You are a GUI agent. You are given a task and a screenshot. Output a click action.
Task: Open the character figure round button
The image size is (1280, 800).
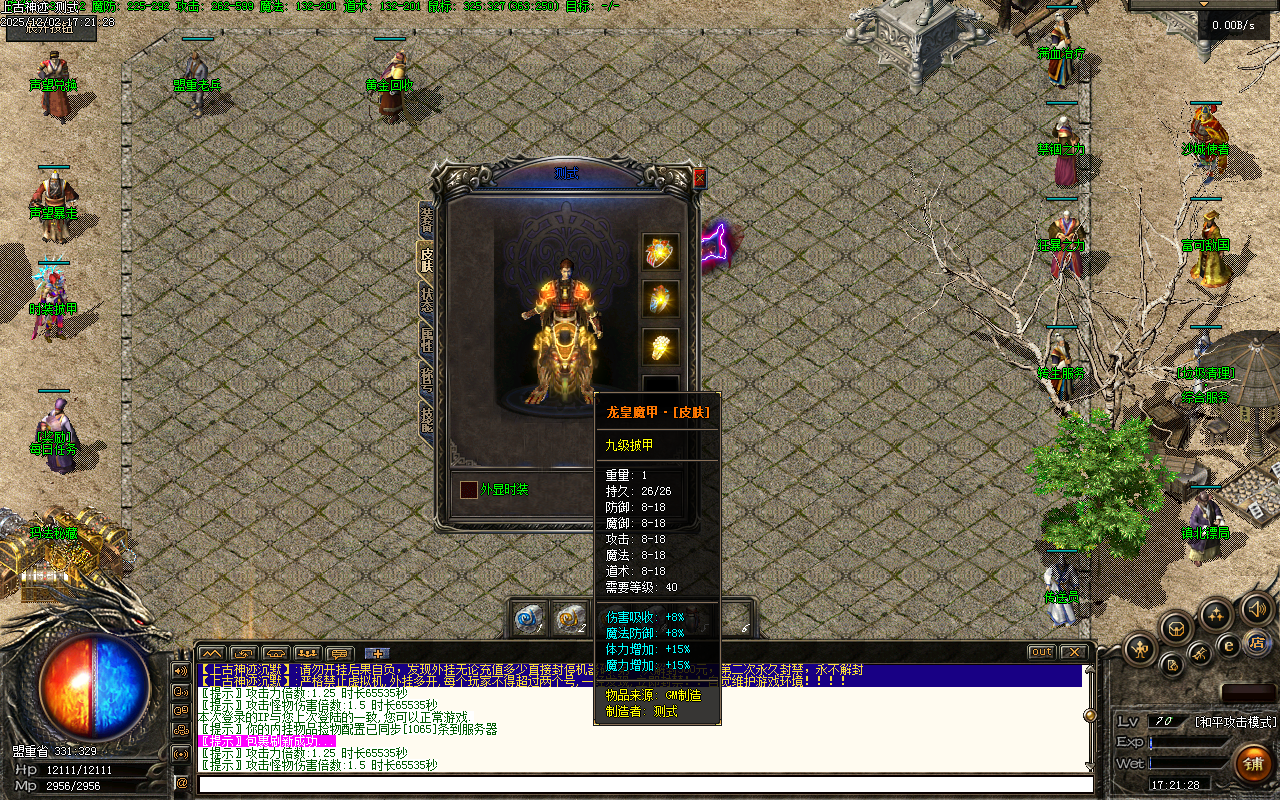click(1140, 650)
